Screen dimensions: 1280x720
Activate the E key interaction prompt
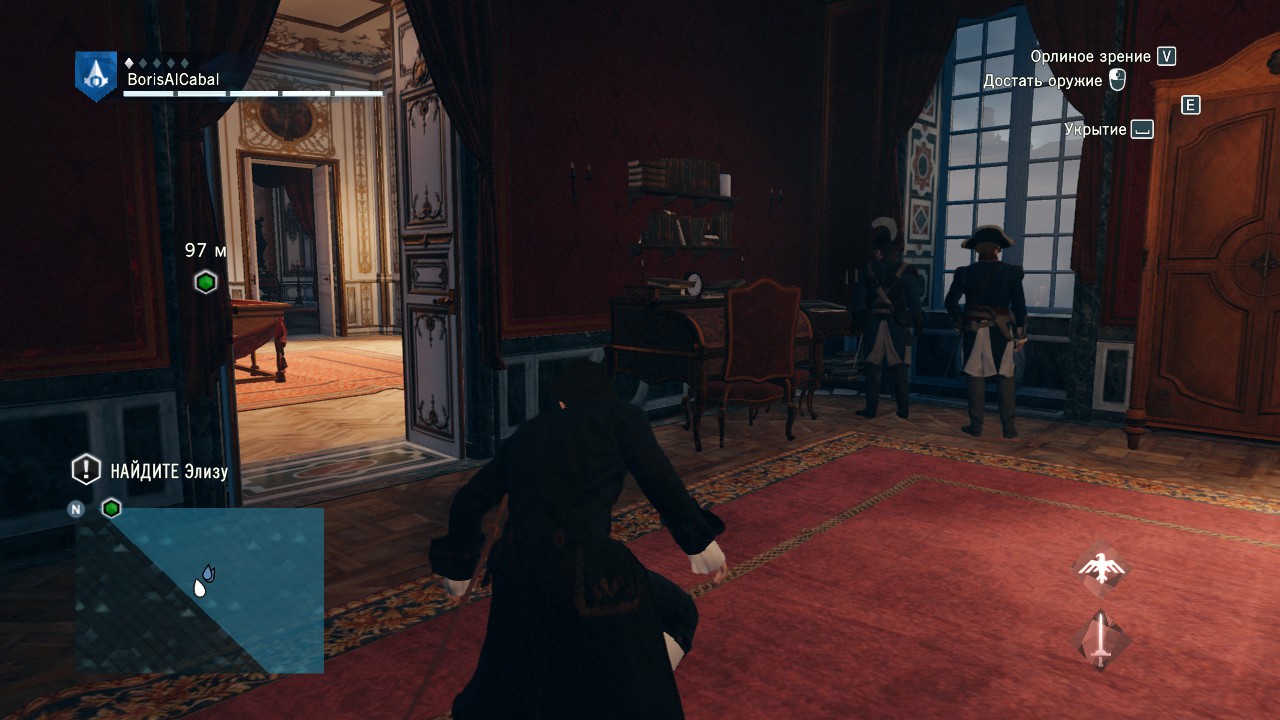1190,106
